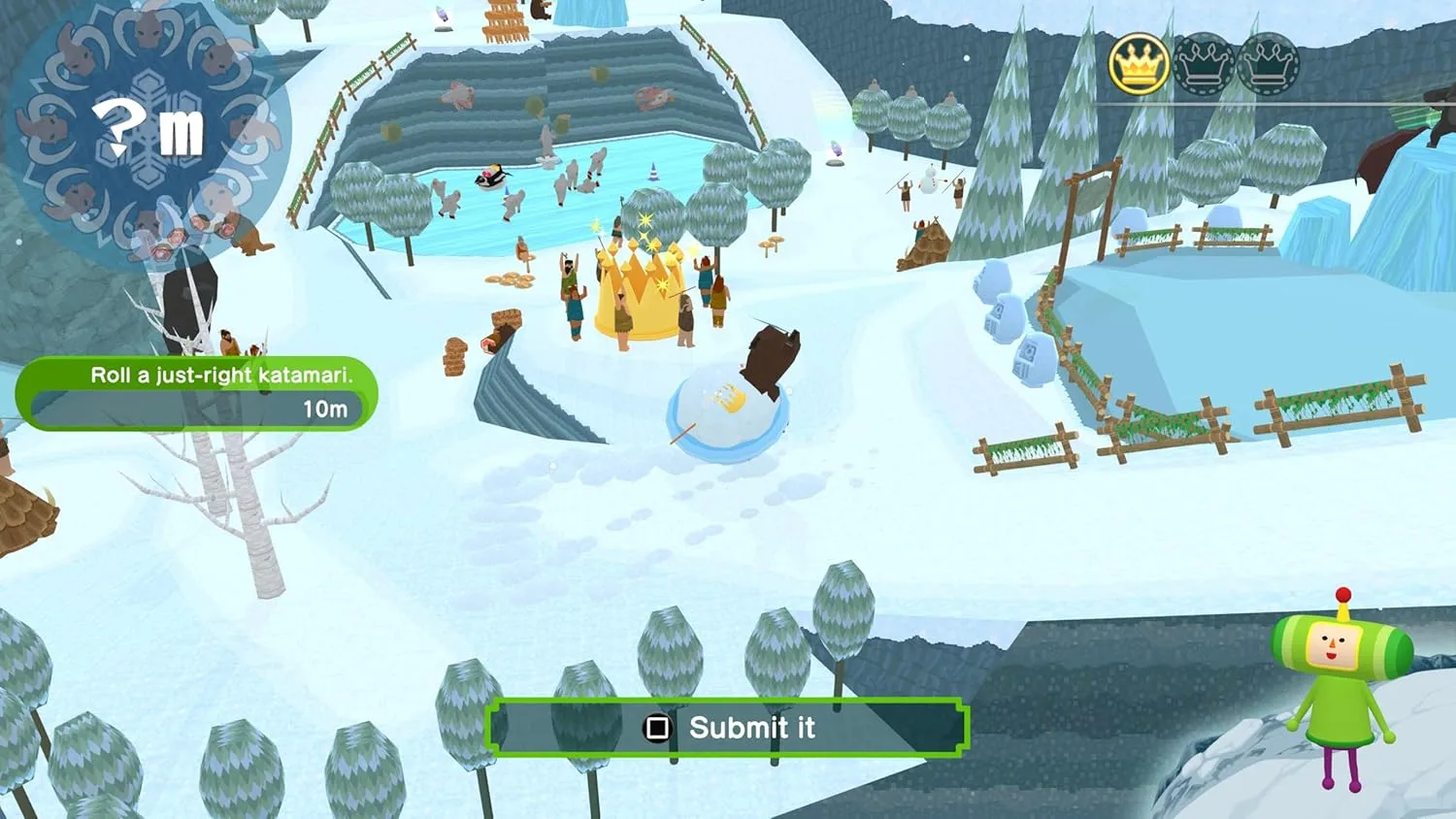Select the objective text Roll a just-right katamari
Viewport: 1456px width, 819px height.
point(221,376)
